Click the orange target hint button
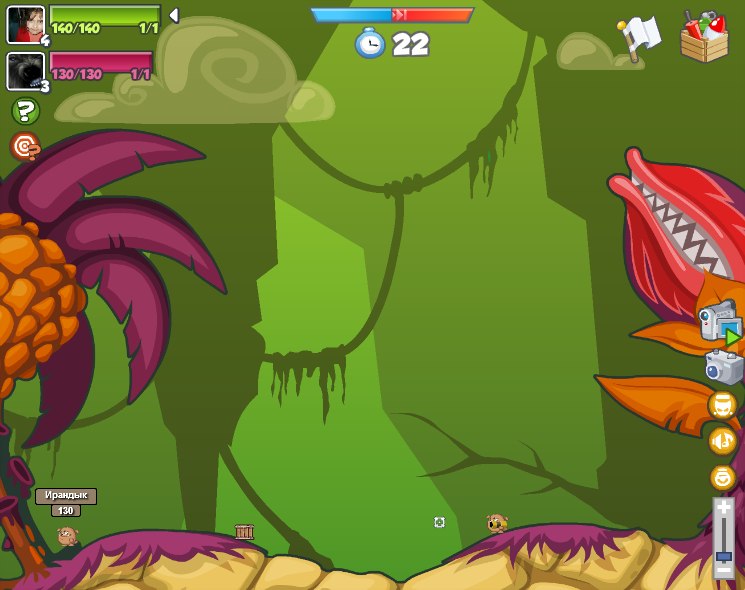The width and height of the screenshot is (745, 590). click(25, 146)
